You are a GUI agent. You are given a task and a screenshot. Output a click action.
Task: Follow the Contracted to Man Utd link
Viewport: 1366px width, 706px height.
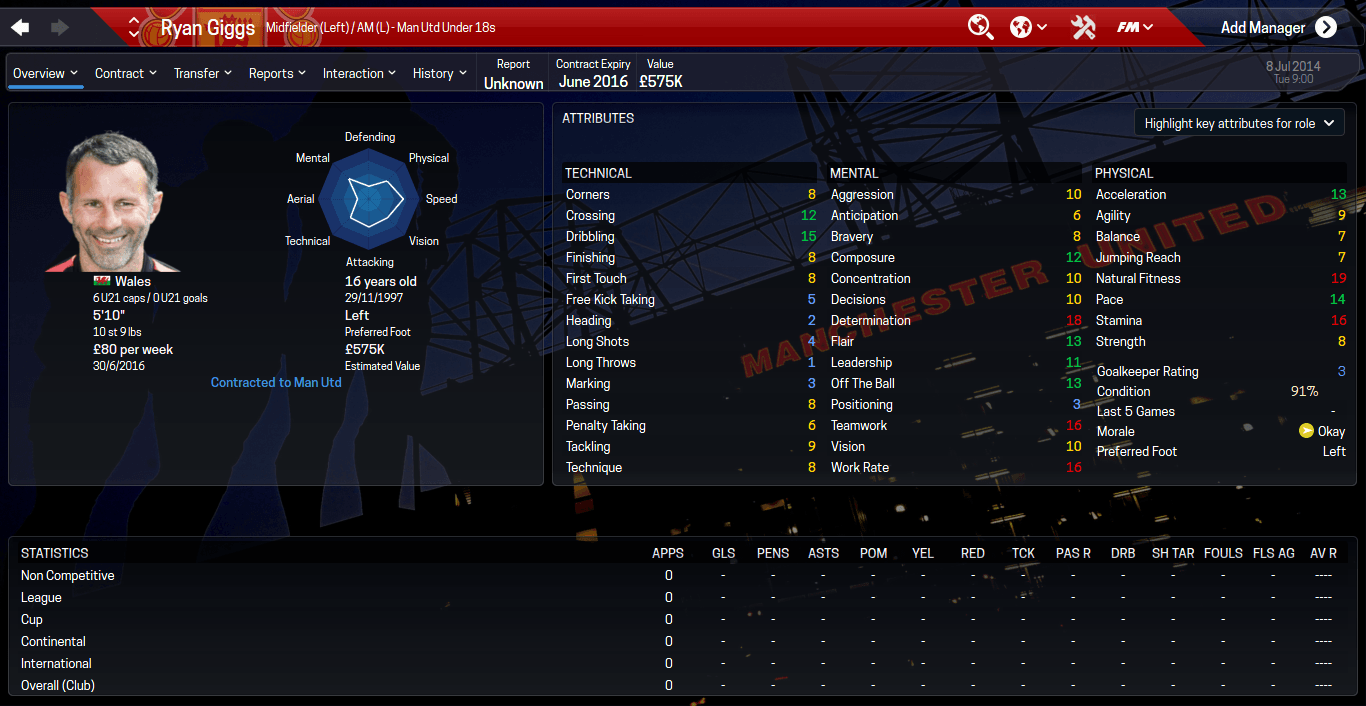pyautogui.click(x=276, y=382)
